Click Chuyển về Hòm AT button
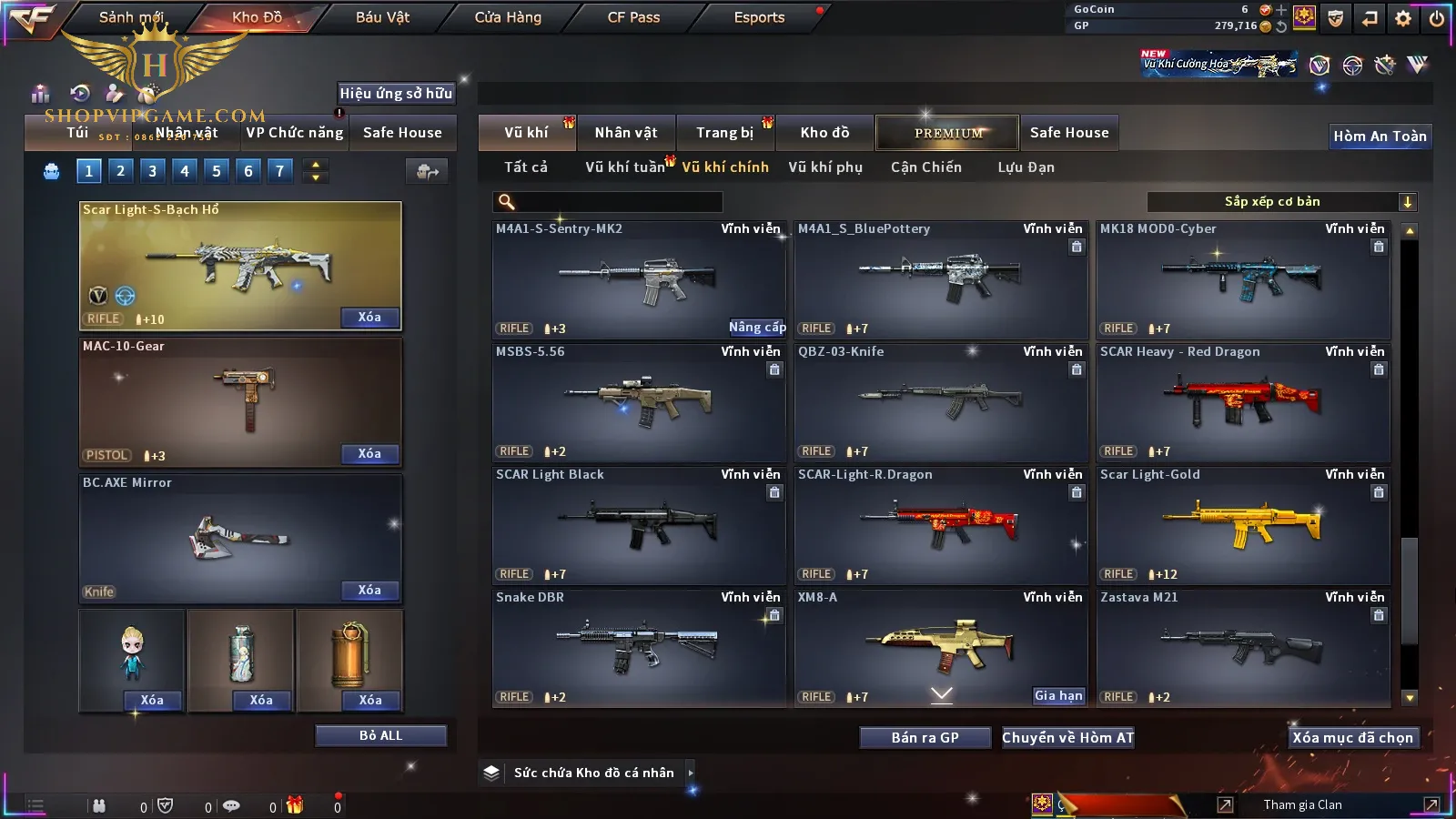Viewport: 1456px width, 819px height. click(1067, 738)
